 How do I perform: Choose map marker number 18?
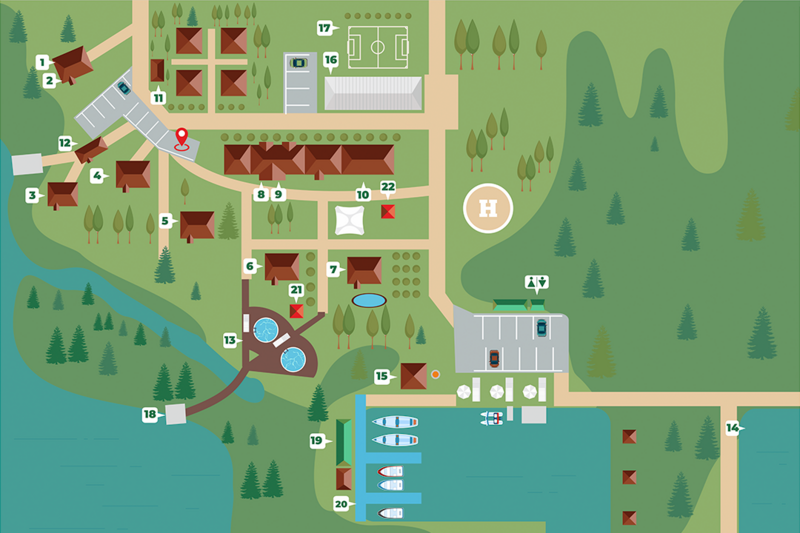(150, 414)
